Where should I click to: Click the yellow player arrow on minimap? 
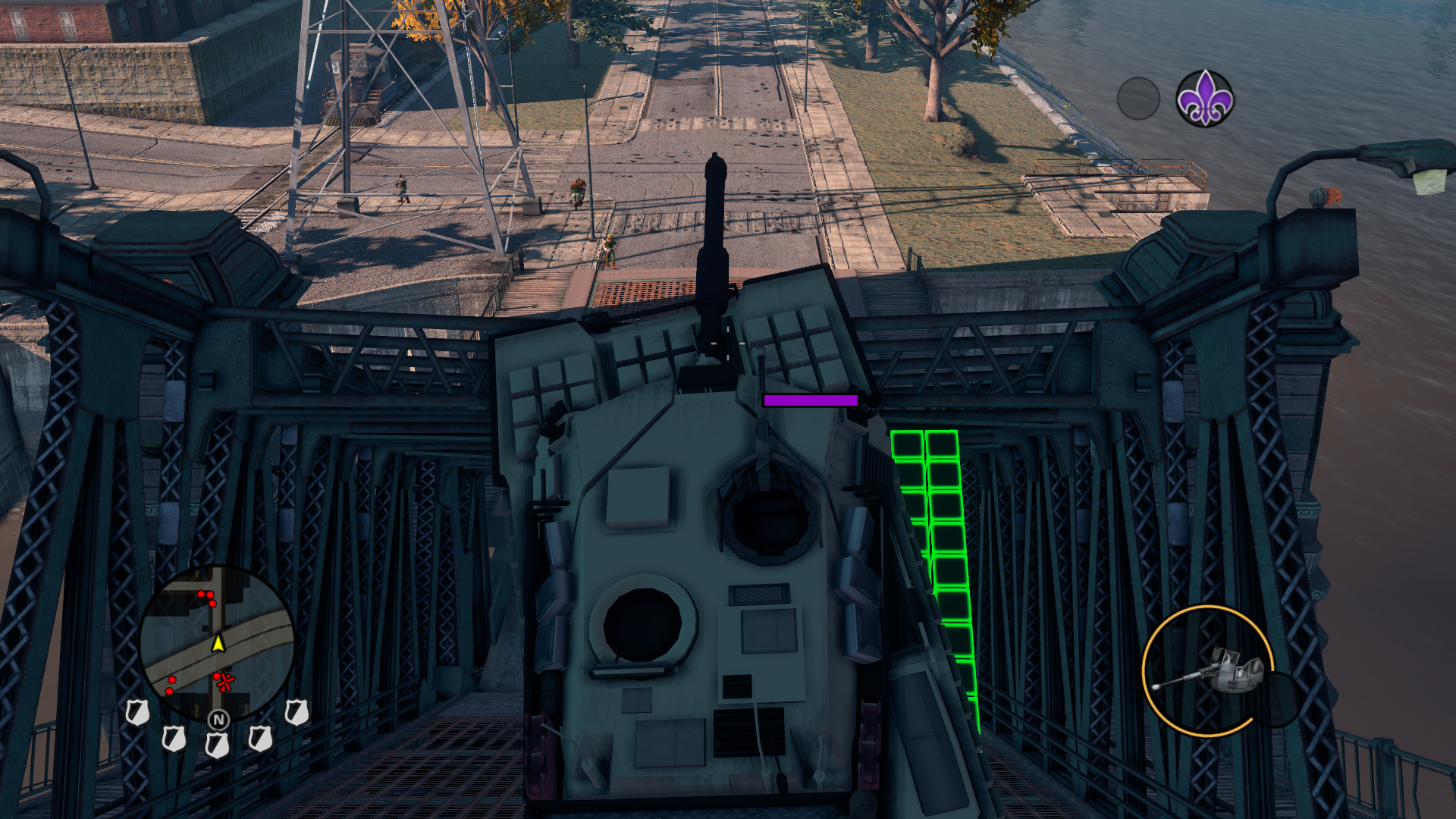click(218, 644)
